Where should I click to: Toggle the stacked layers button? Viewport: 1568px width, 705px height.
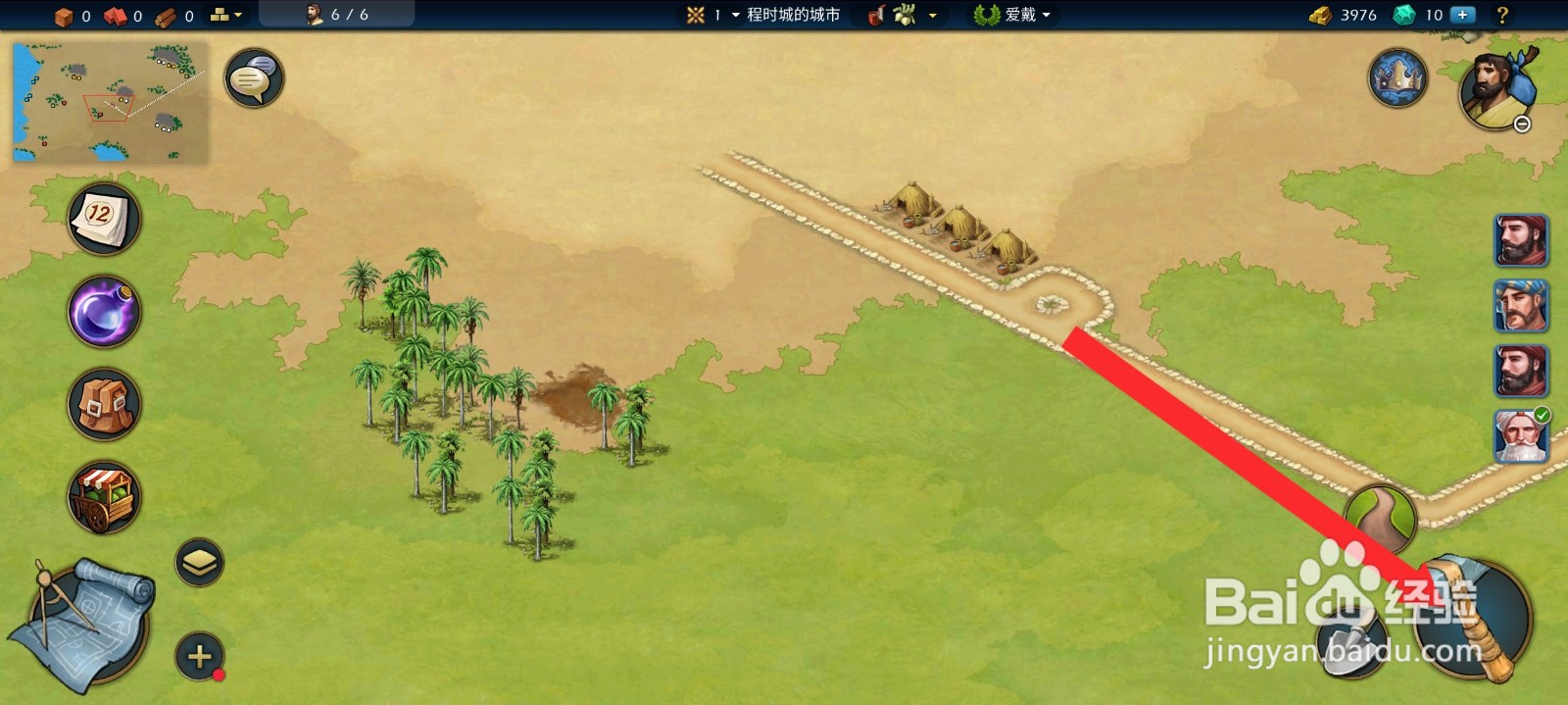tap(200, 563)
